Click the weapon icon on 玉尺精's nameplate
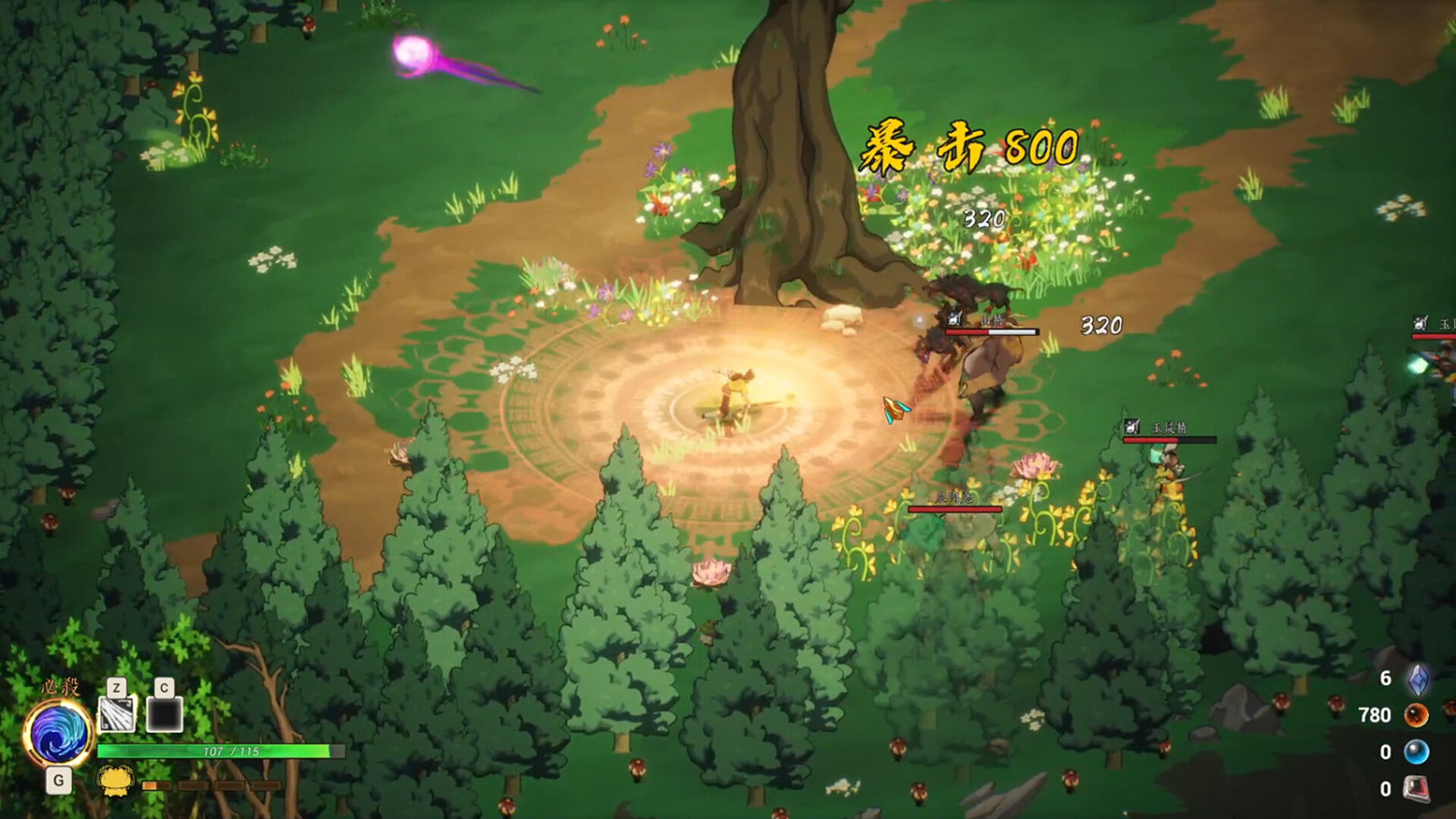 (x=1130, y=425)
